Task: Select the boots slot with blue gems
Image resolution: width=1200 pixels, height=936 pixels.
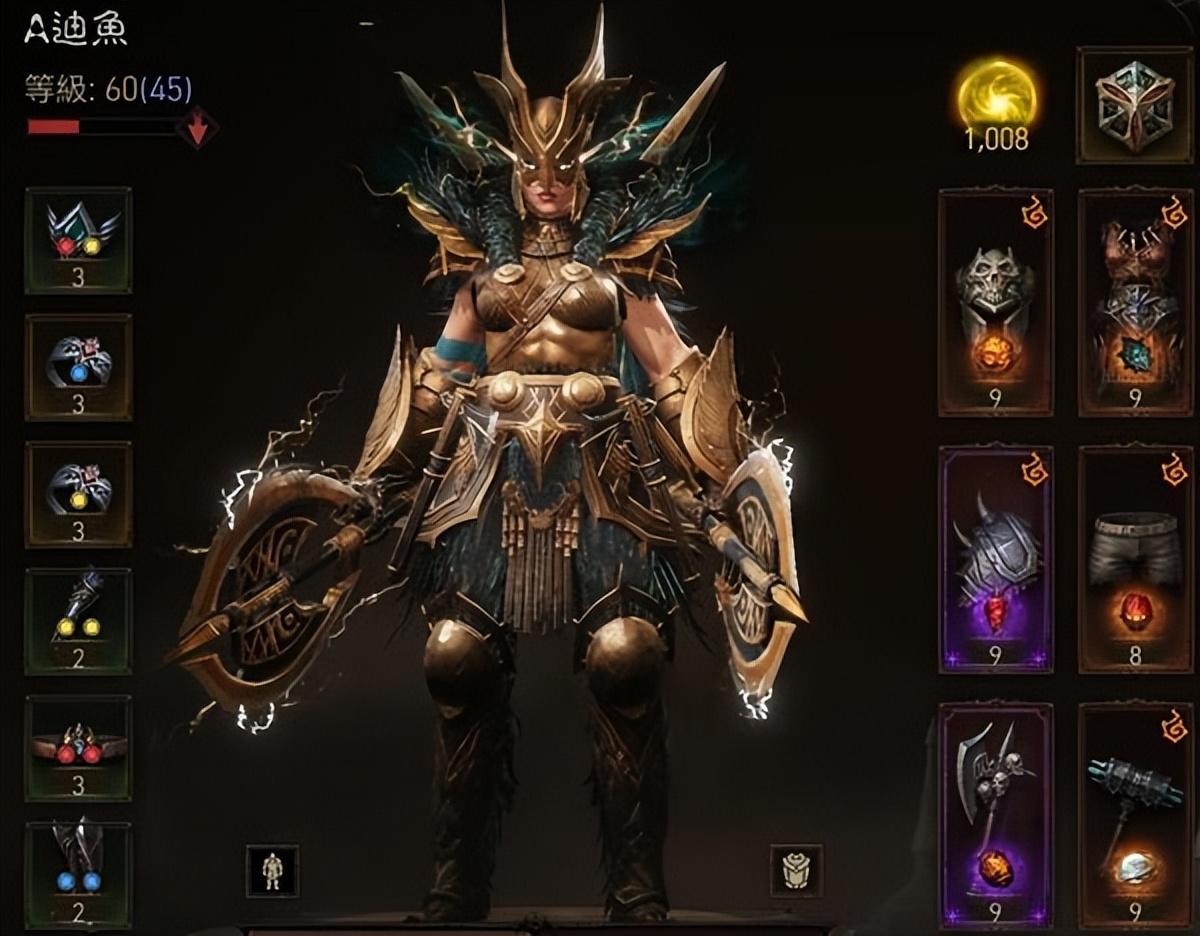Action: point(78,872)
